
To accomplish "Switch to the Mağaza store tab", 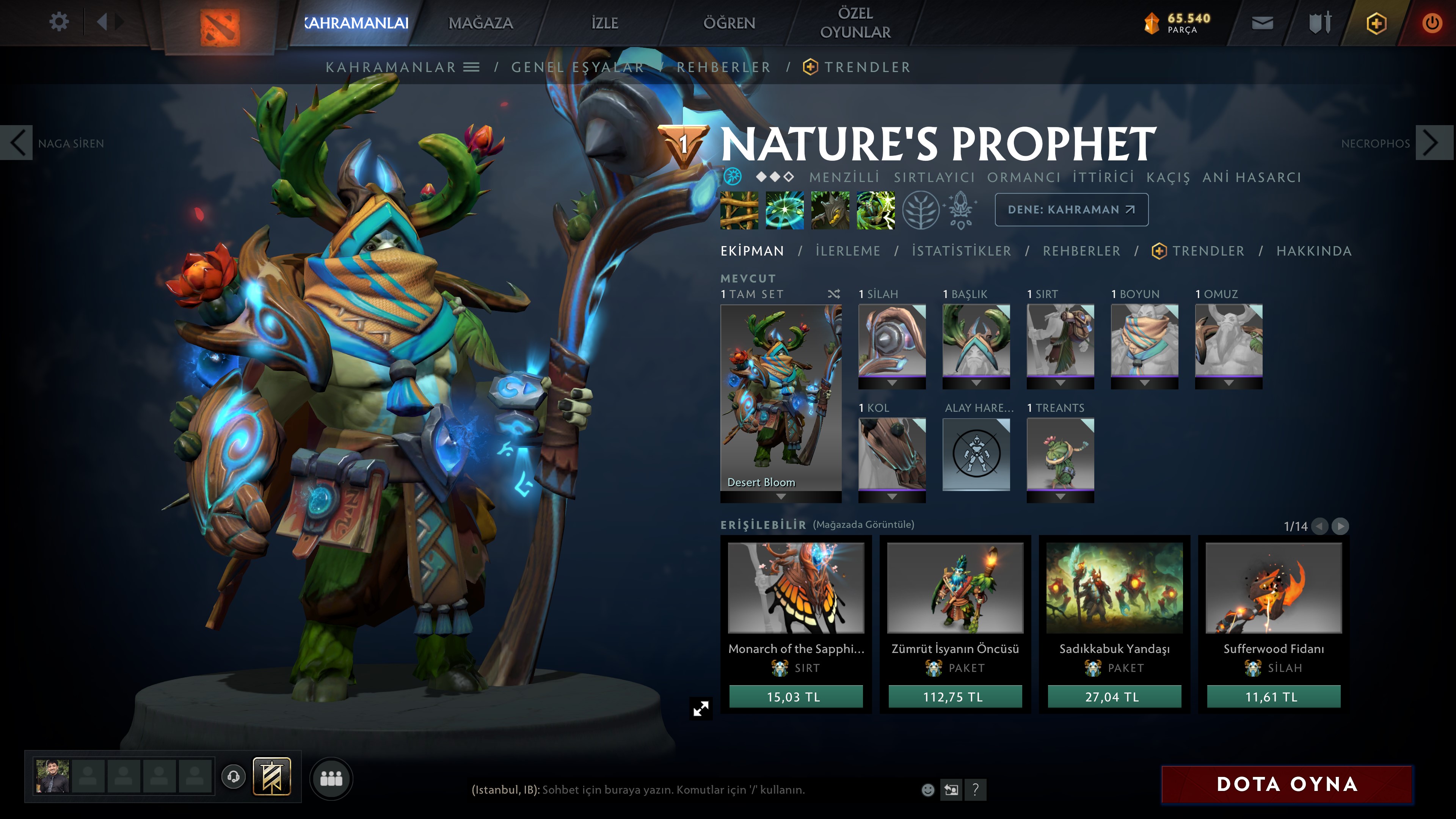I will point(480,23).
